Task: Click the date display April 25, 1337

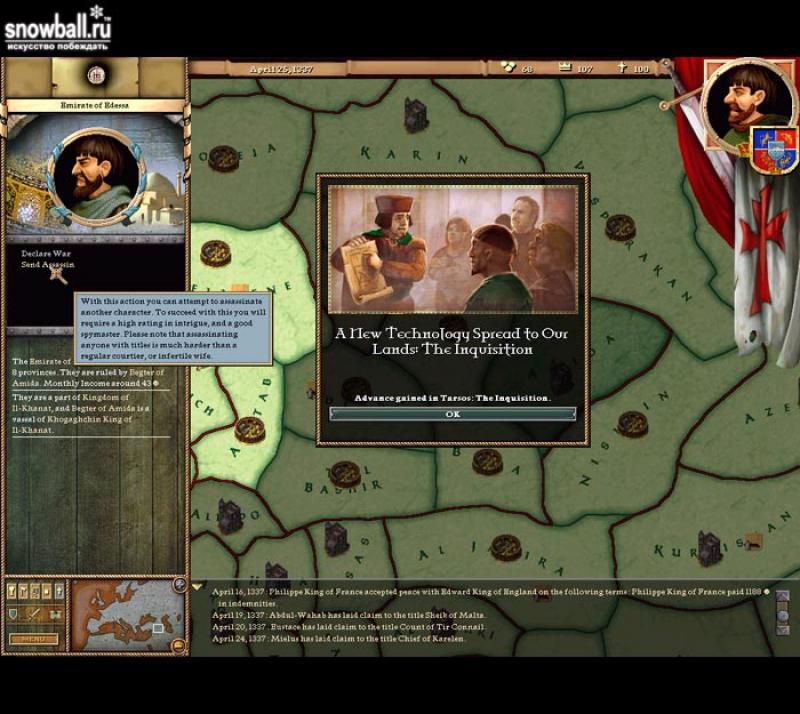Action: 275,69
